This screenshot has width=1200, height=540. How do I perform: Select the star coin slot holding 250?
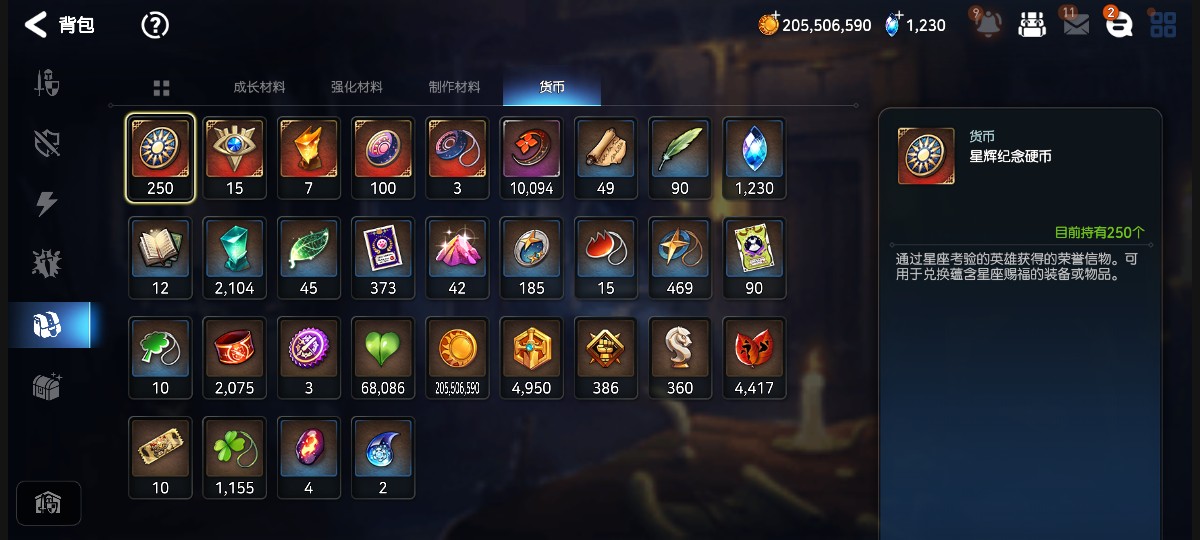tap(160, 158)
